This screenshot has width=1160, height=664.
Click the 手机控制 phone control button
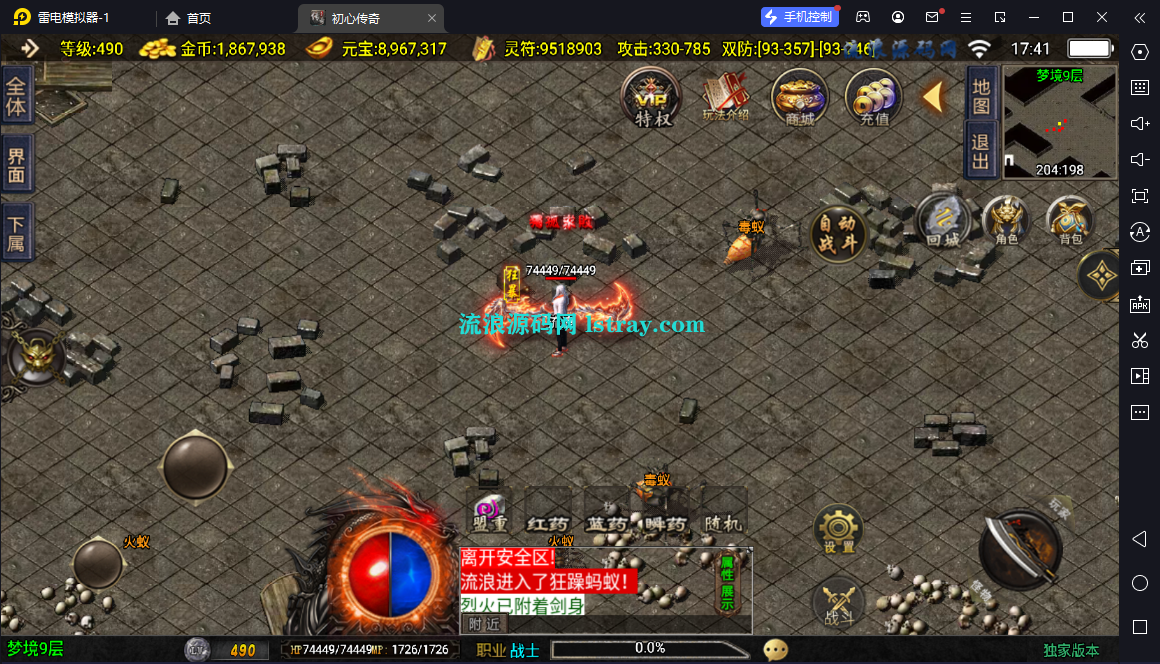click(x=798, y=17)
